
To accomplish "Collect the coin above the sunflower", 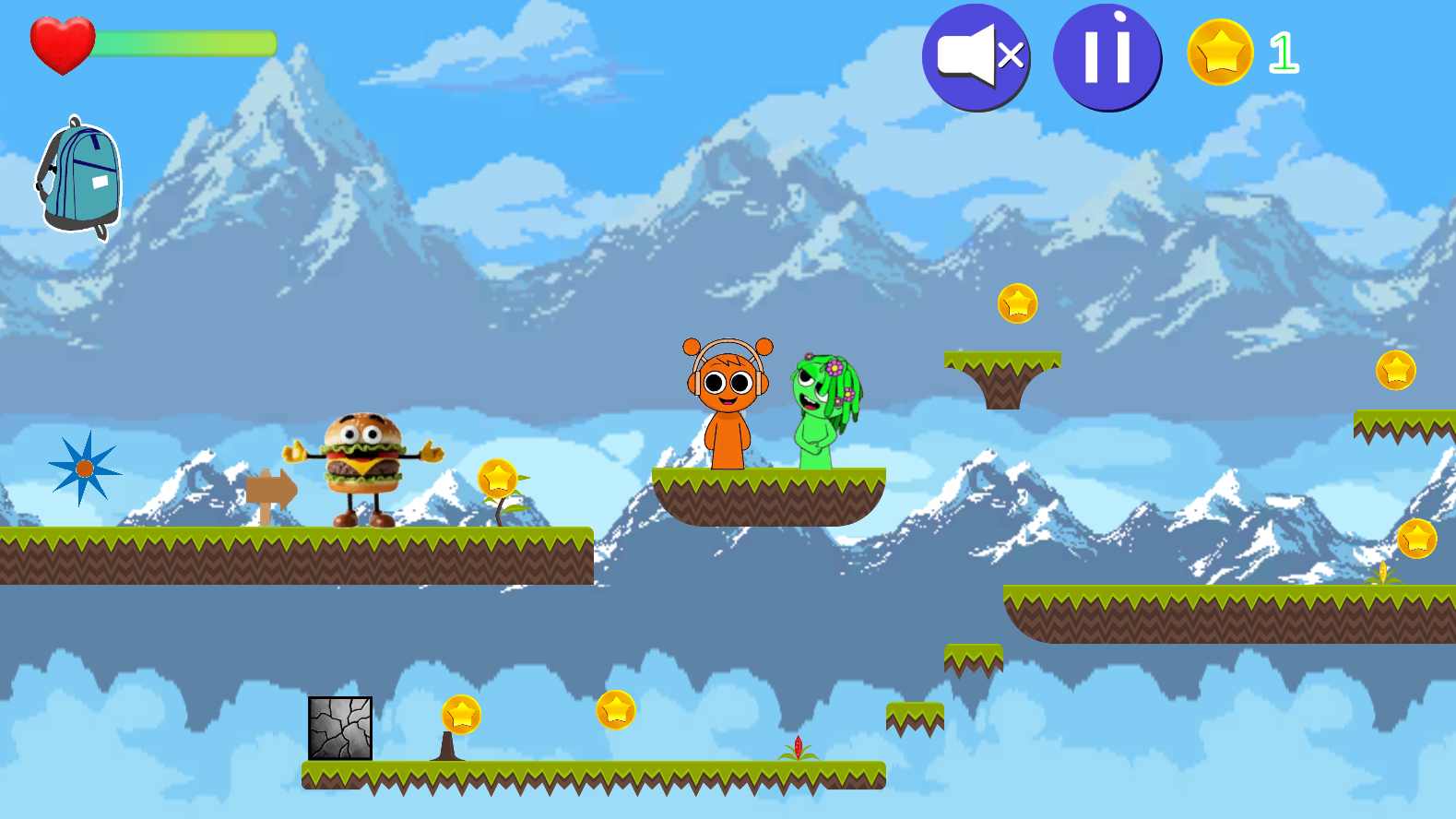I will click(497, 479).
